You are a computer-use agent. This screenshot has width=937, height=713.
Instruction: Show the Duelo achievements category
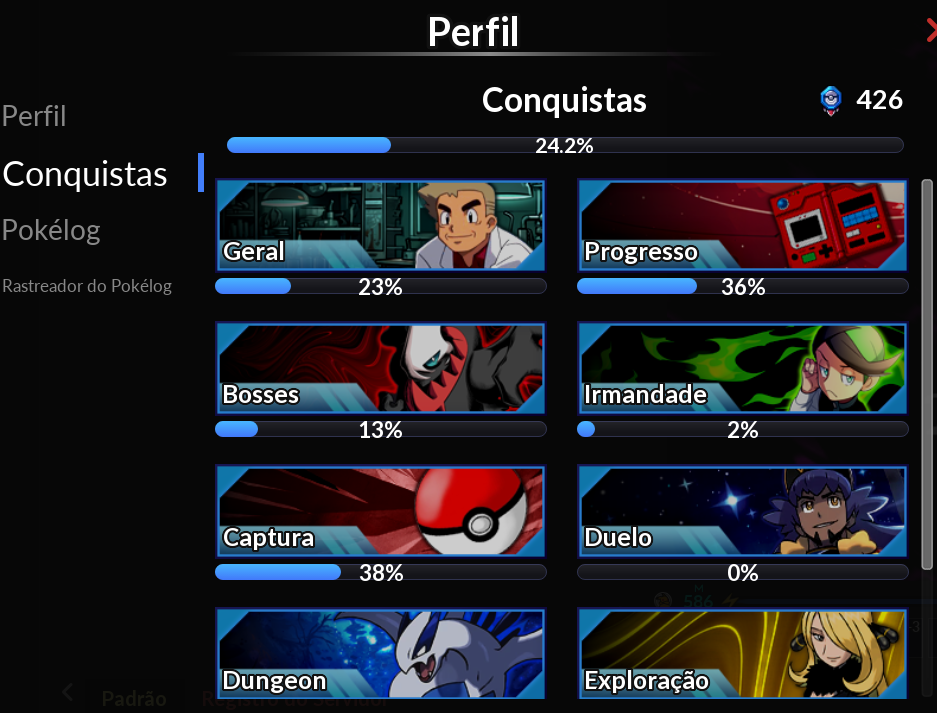pyautogui.click(x=742, y=511)
